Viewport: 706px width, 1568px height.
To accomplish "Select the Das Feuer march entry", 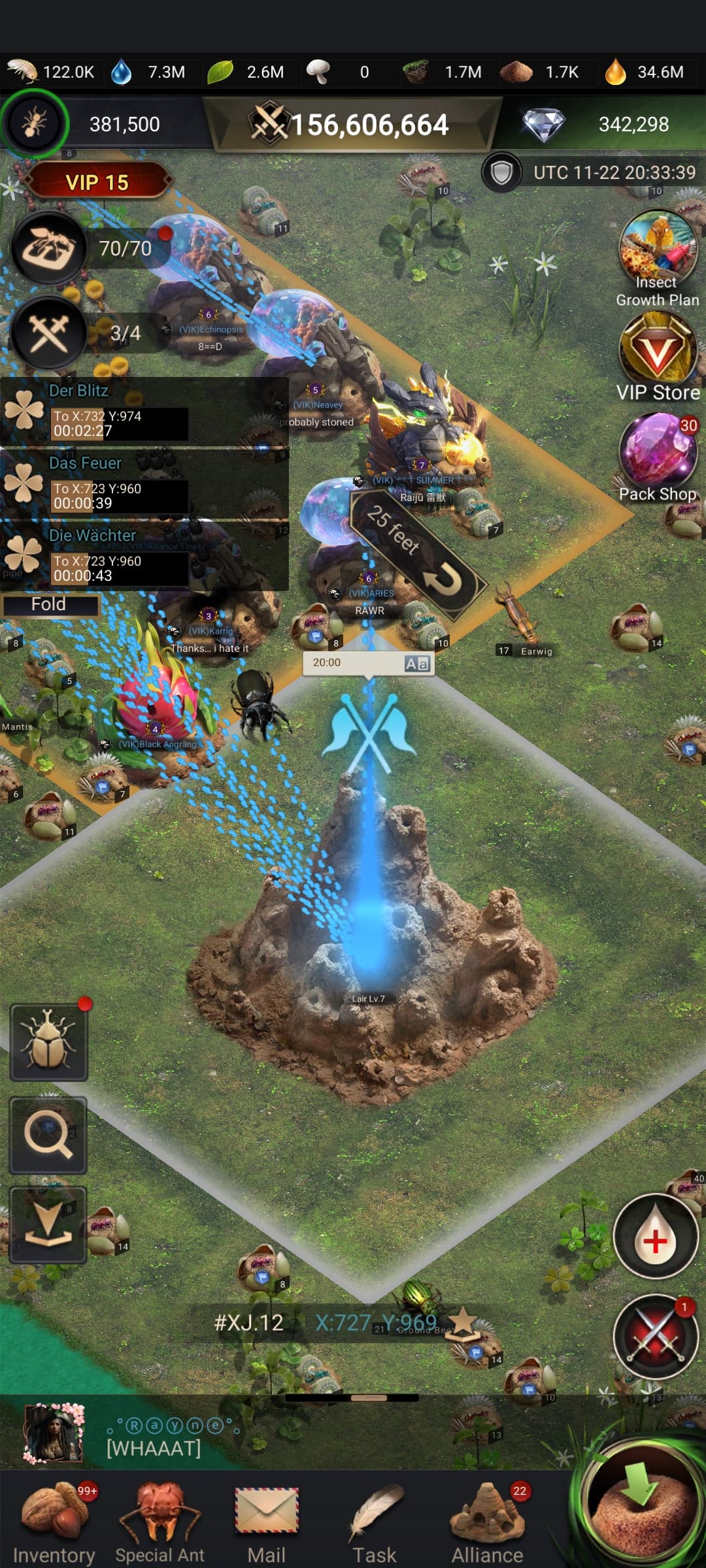I will (x=144, y=484).
